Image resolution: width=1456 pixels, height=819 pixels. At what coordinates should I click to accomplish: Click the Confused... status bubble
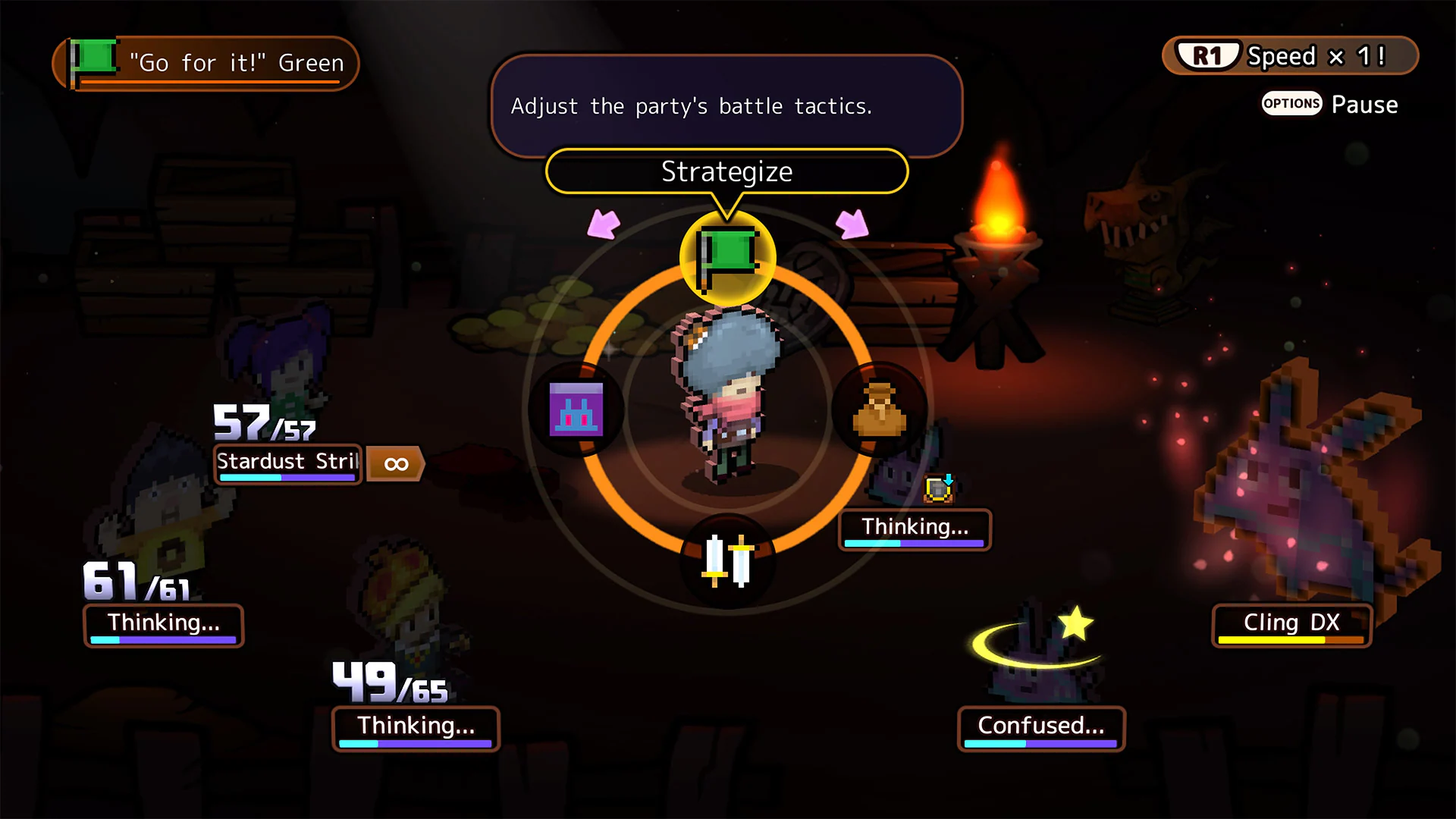[x=1040, y=726]
